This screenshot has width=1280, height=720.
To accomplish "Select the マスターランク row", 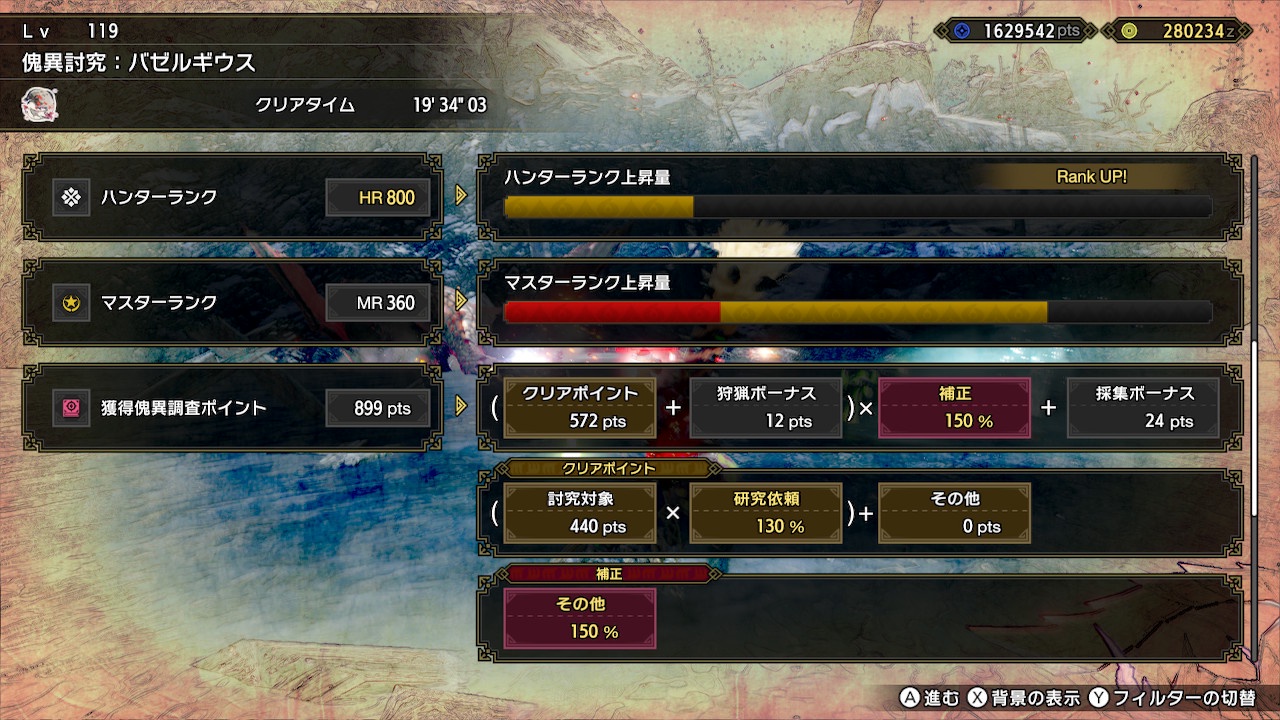I will (232, 302).
